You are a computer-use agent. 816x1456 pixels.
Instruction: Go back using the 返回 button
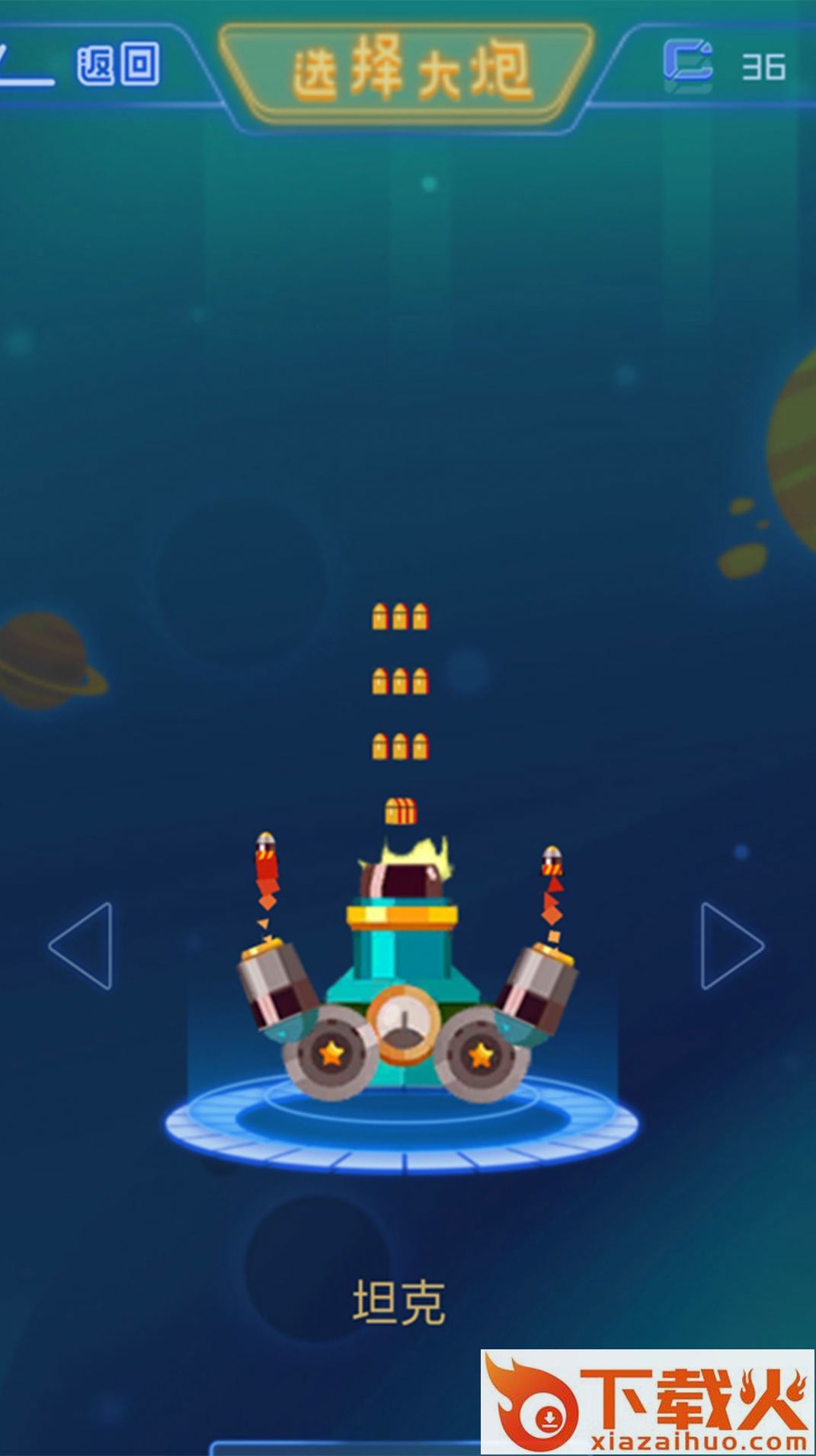(x=117, y=65)
